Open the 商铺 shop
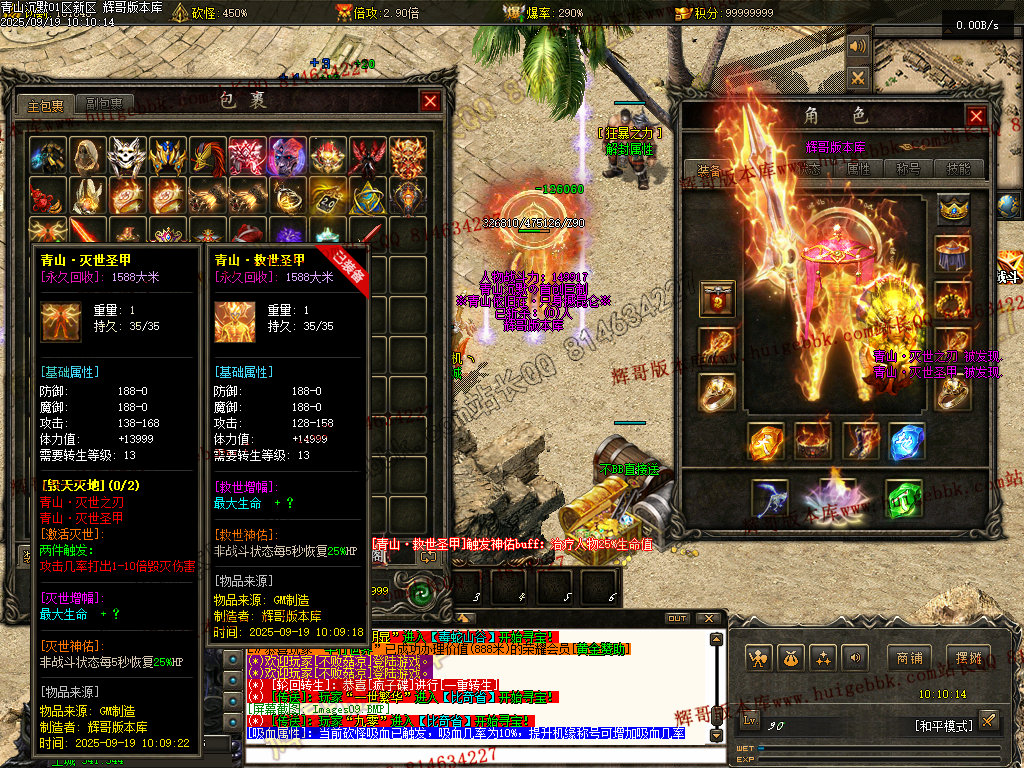The width and height of the screenshot is (1024, 768). pyautogui.click(x=909, y=658)
